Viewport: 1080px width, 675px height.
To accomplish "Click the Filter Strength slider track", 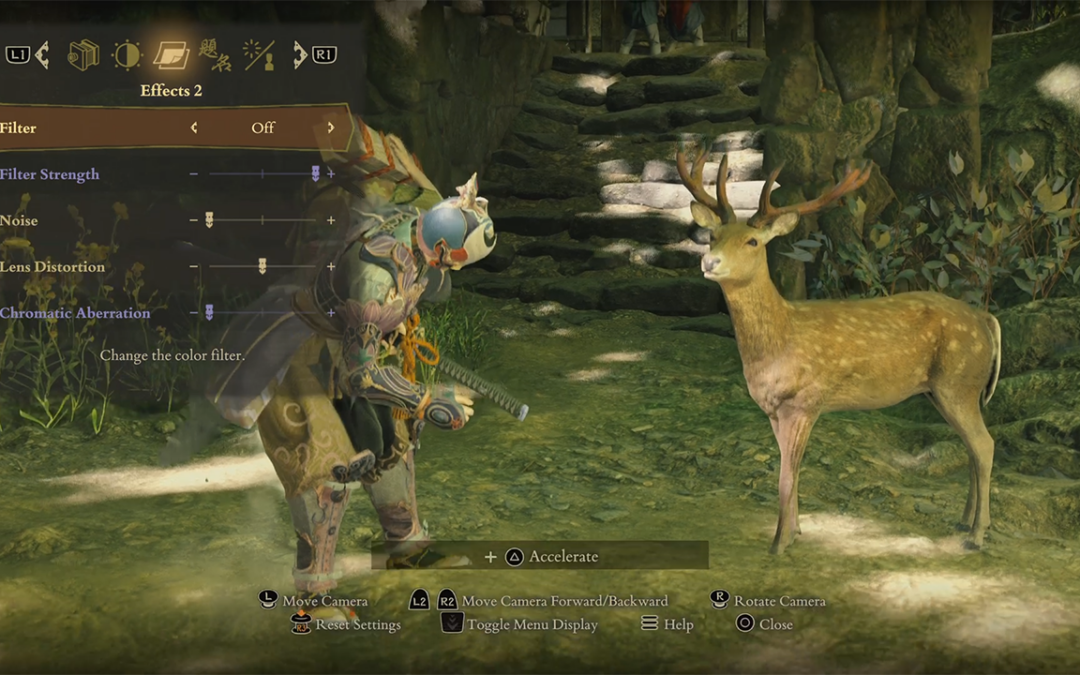I will (x=262, y=174).
